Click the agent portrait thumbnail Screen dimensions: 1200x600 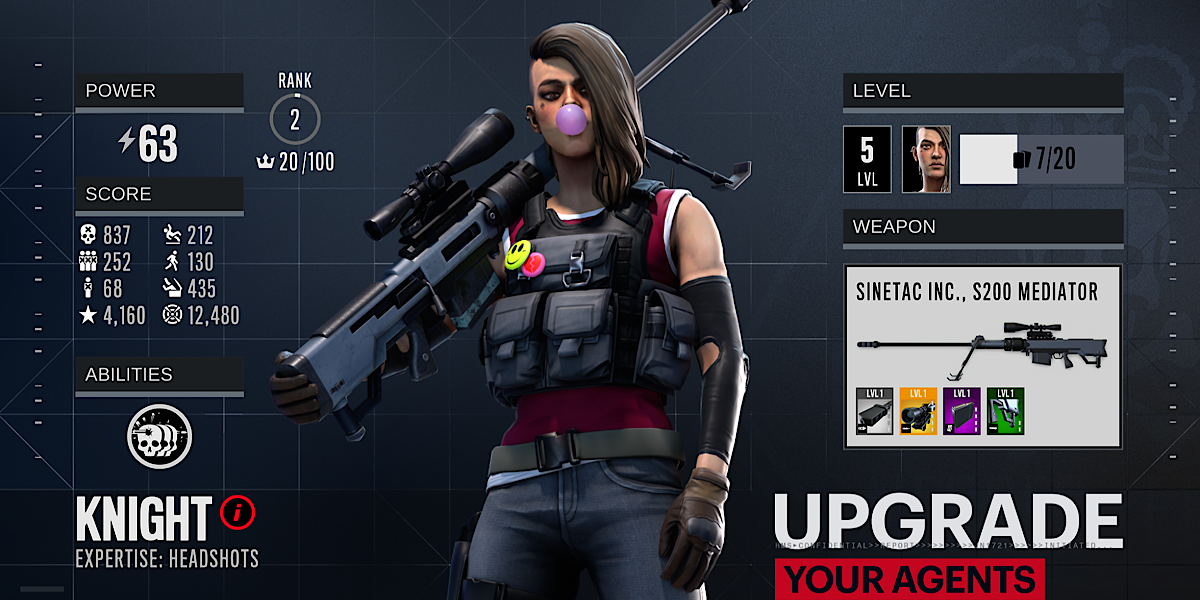pyautogui.click(x=926, y=159)
